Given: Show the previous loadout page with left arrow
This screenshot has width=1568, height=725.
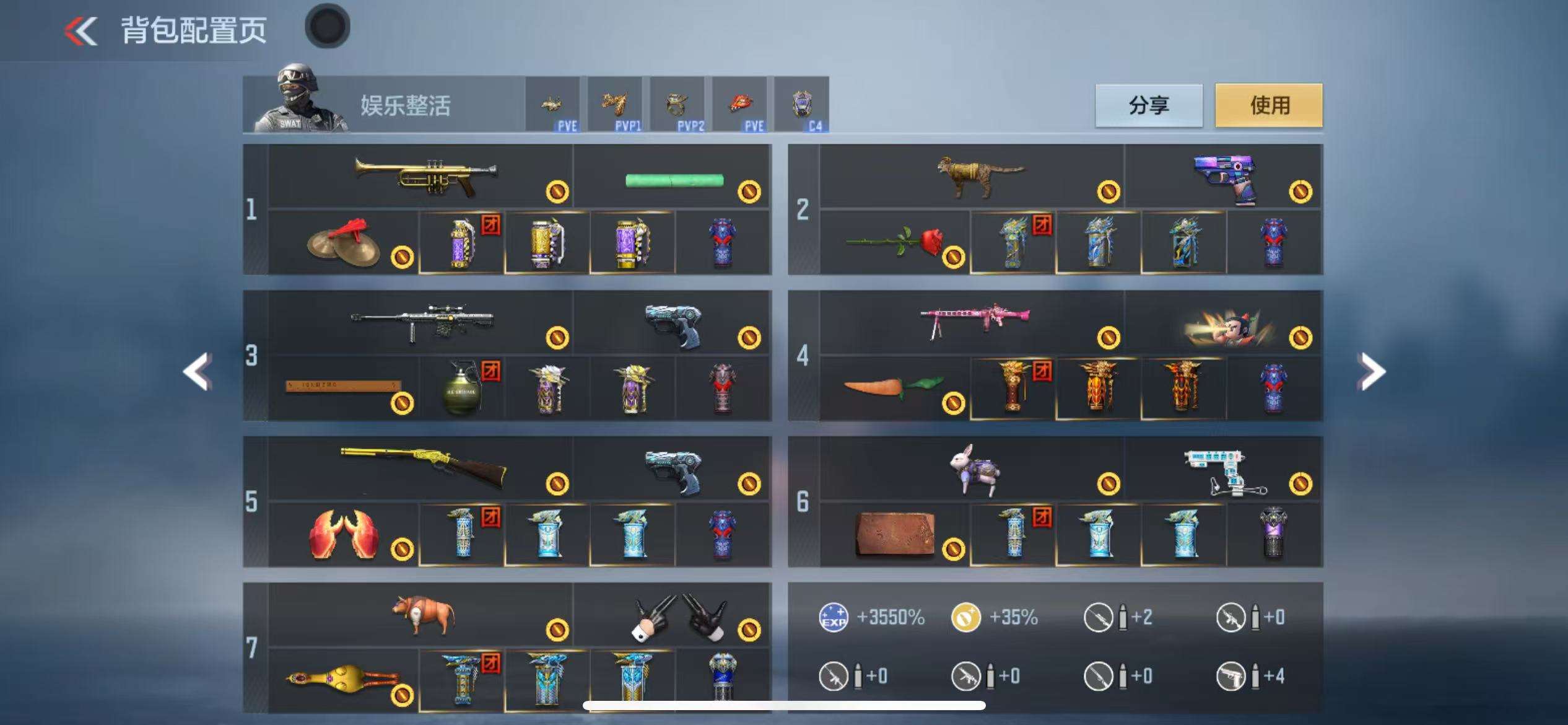Looking at the screenshot, I should (x=198, y=371).
